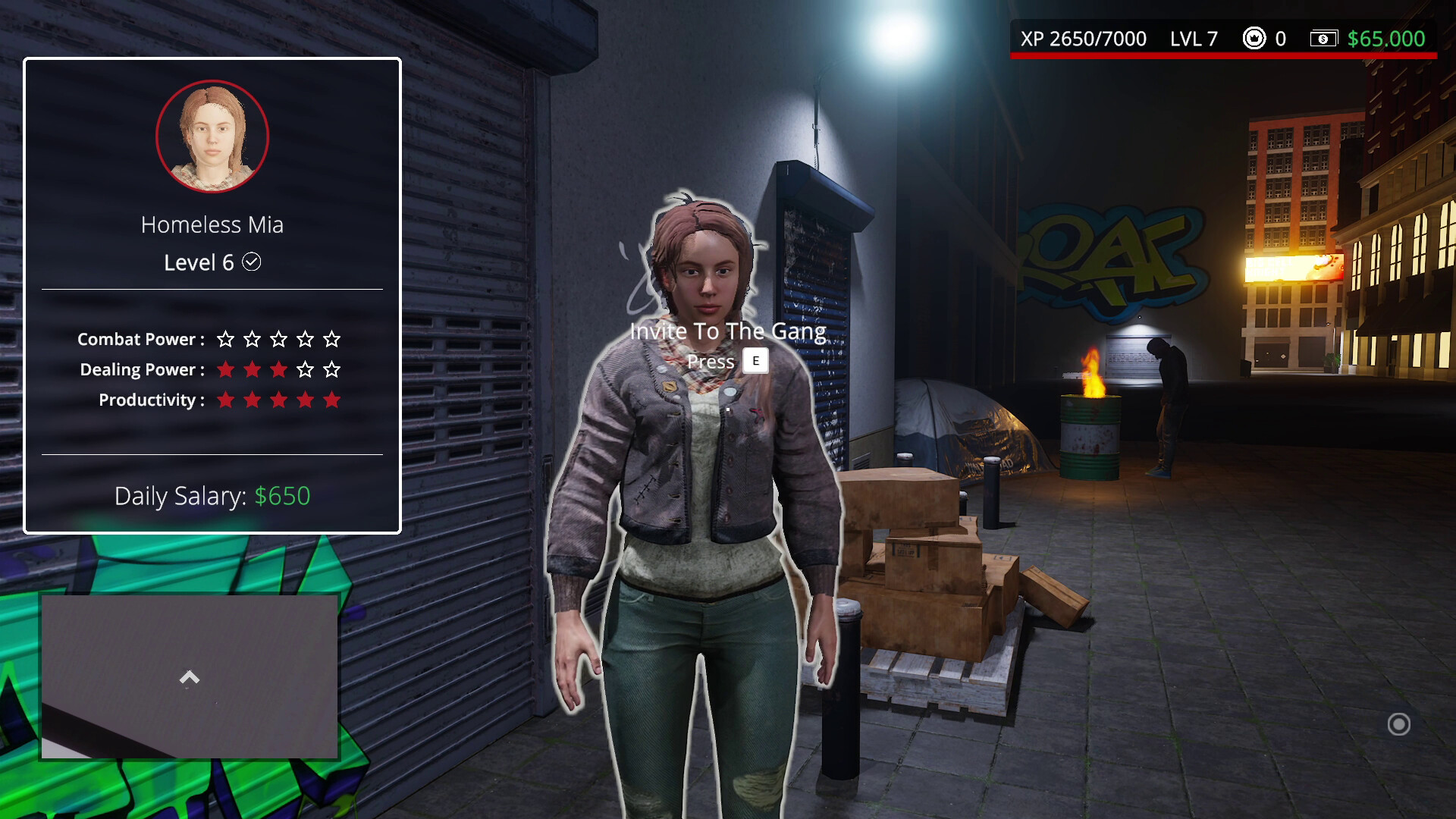
Task: Toggle the fifth Productivity star
Action: tap(331, 400)
